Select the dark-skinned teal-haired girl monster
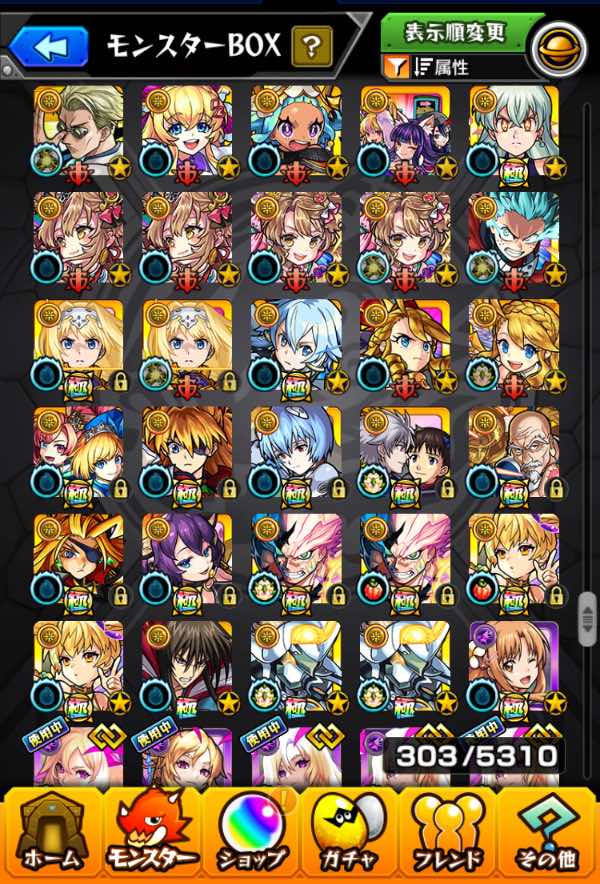 [296, 130]
